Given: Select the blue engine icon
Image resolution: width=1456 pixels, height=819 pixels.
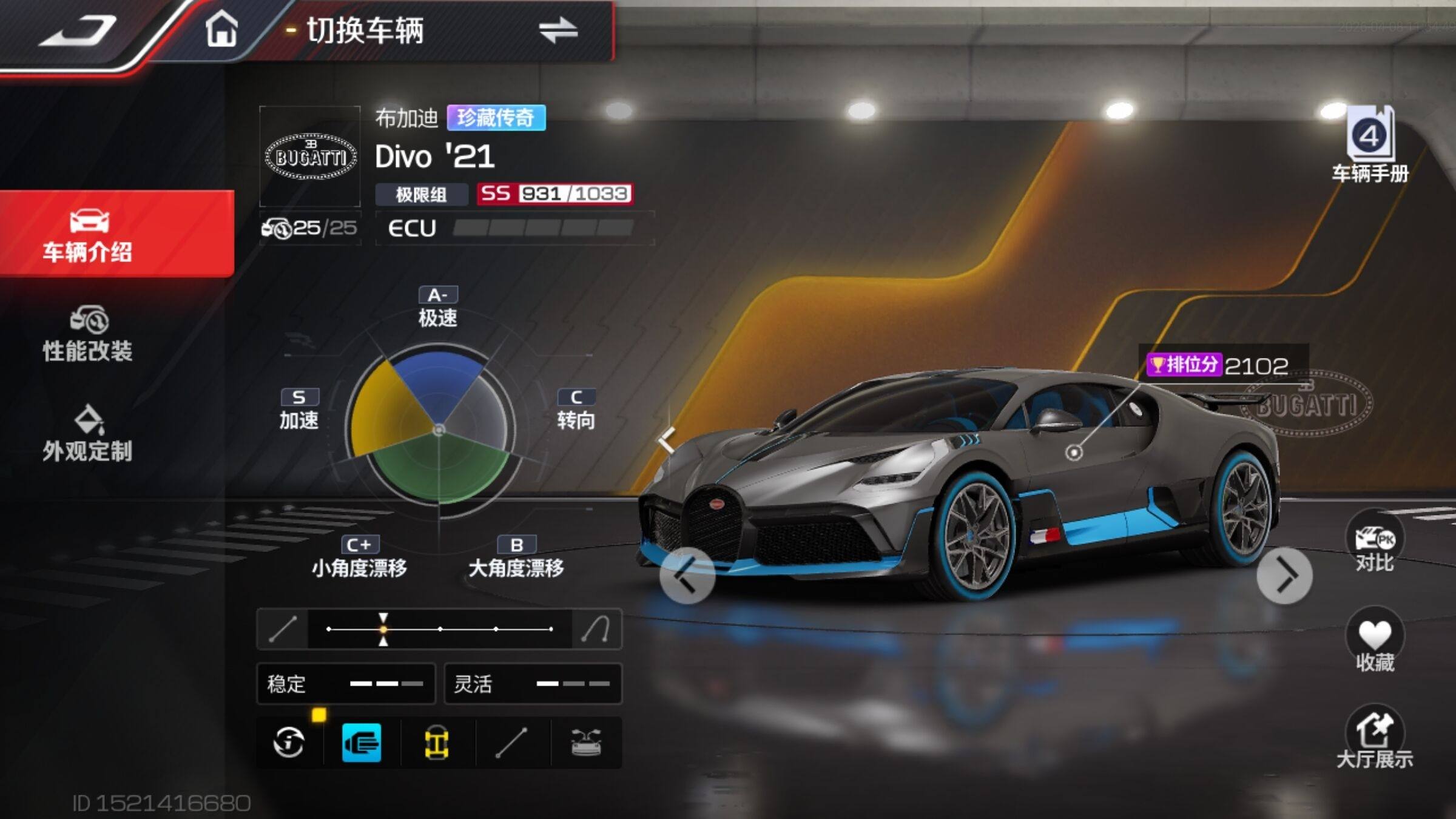Looking at the screenshot, I should coord(362,743).
